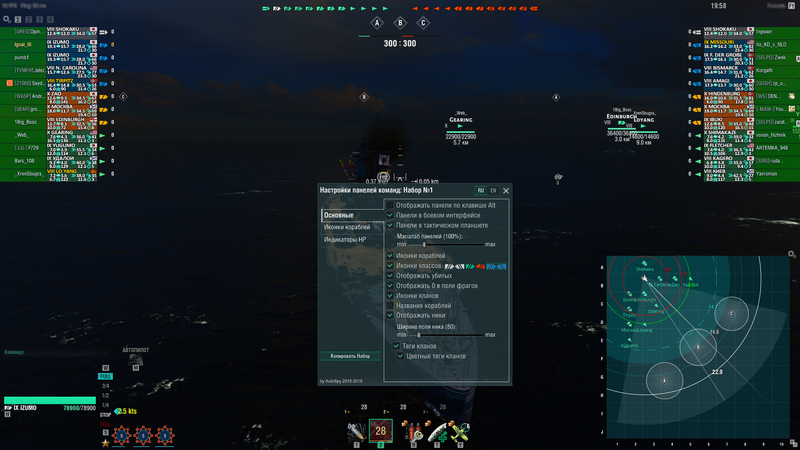The image size is (800, 450).
Task: Set the Ширина поля ника slider
Action: click(x=418, y=334)
